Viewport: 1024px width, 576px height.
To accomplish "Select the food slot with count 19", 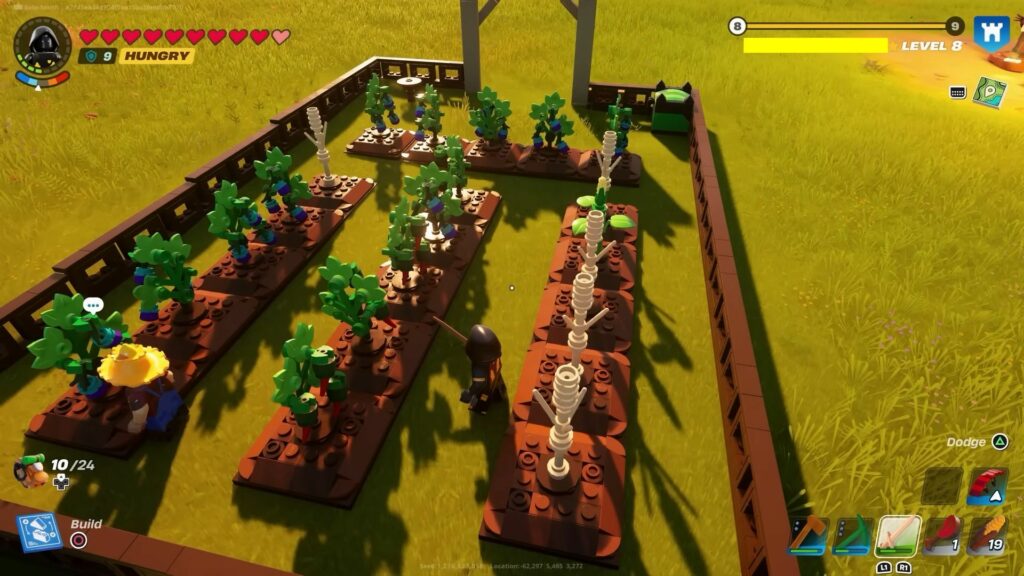I will point(987,535).
